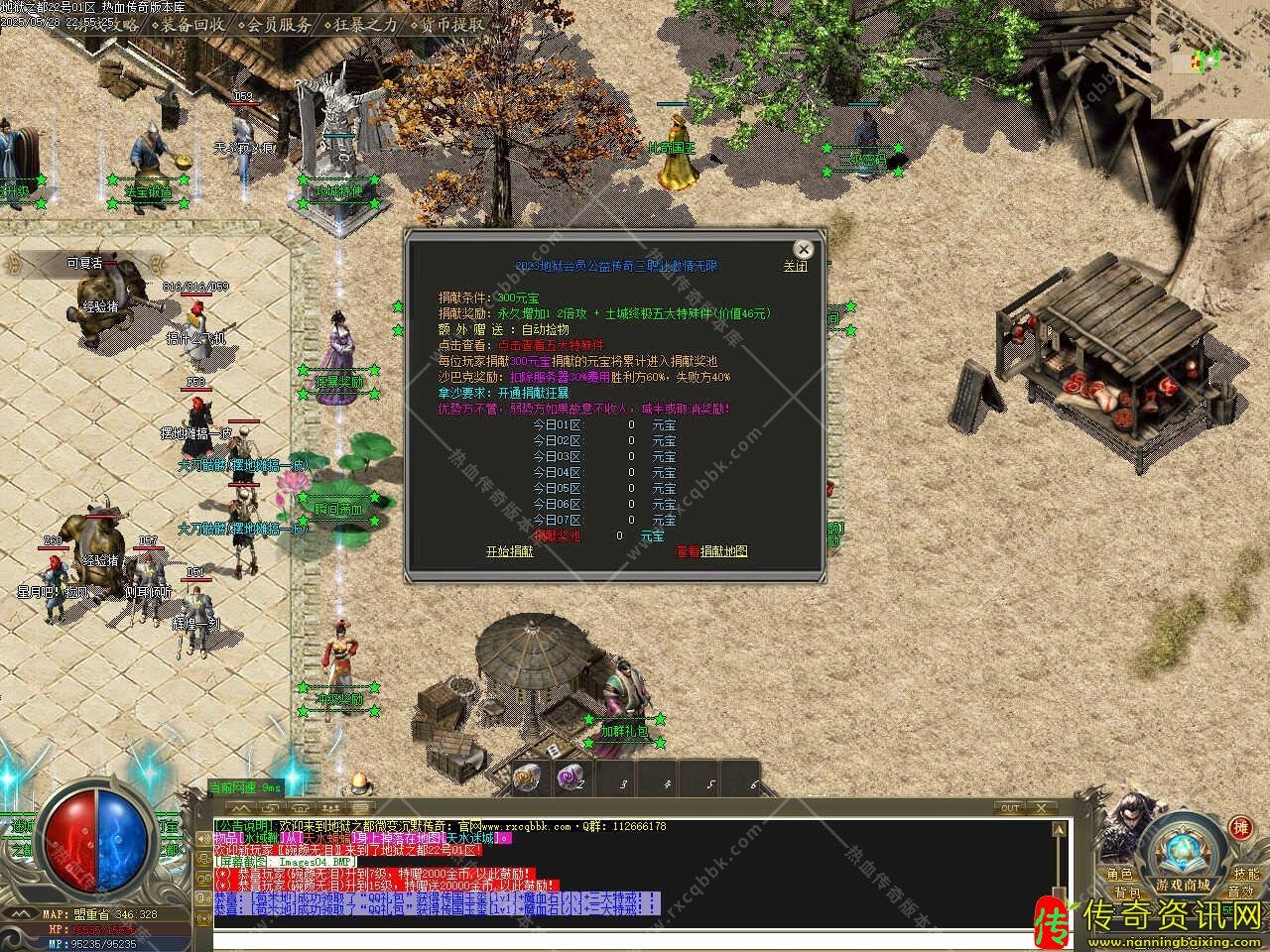Image resolution: width=1270 pixels, height=952 pixels.
Task: Close the donation dialog with the X button
Action: pos(803,249)
